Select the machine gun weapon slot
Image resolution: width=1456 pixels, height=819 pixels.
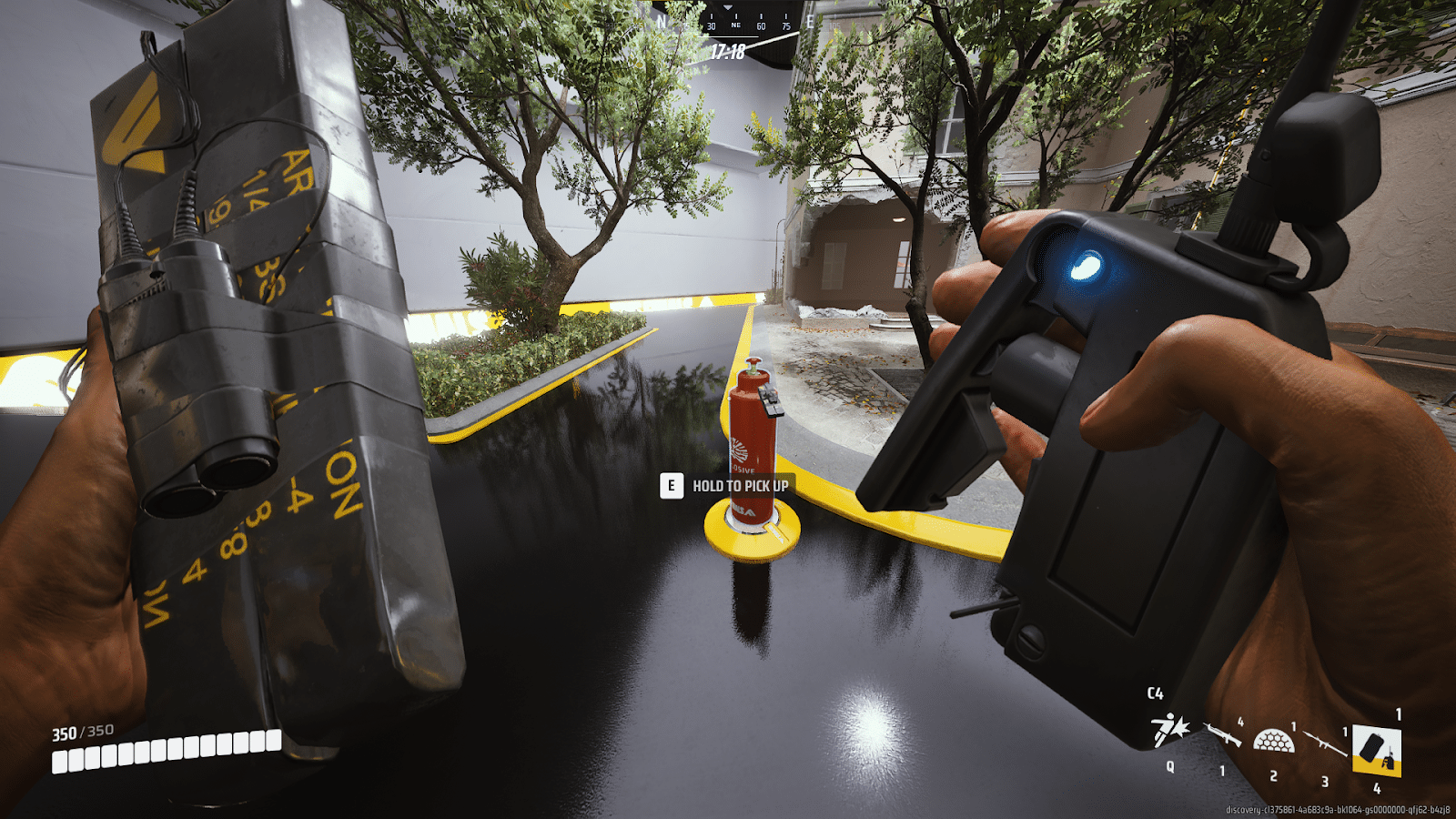click(x=1223, y=735)
